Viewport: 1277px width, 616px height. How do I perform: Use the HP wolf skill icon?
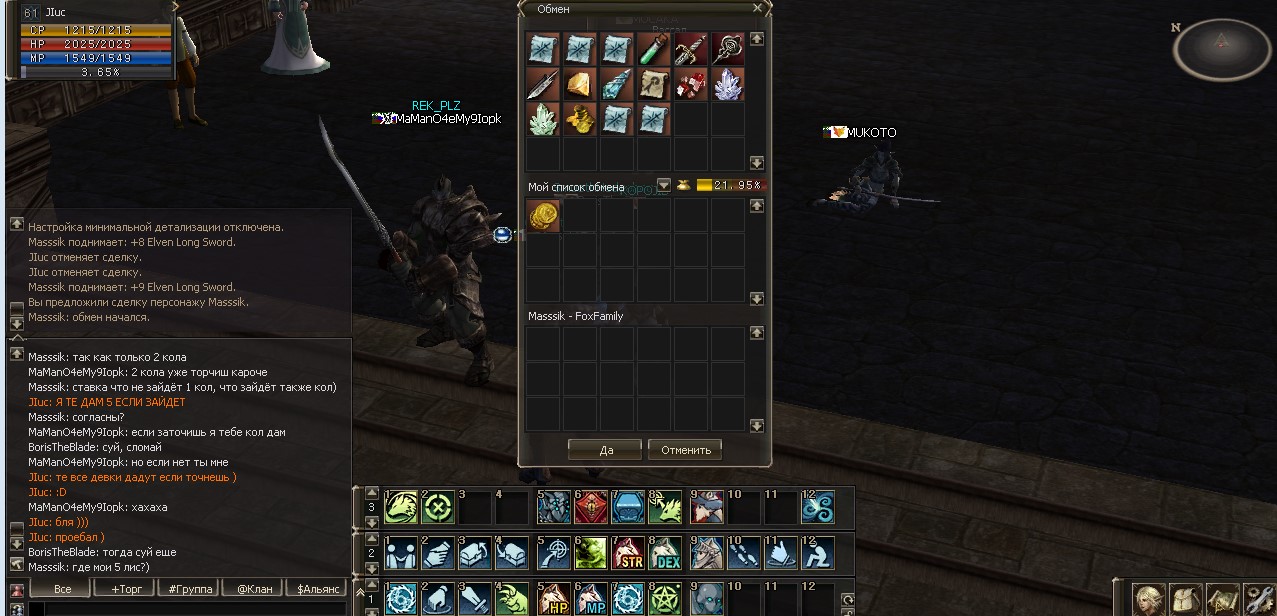[554, 599]
